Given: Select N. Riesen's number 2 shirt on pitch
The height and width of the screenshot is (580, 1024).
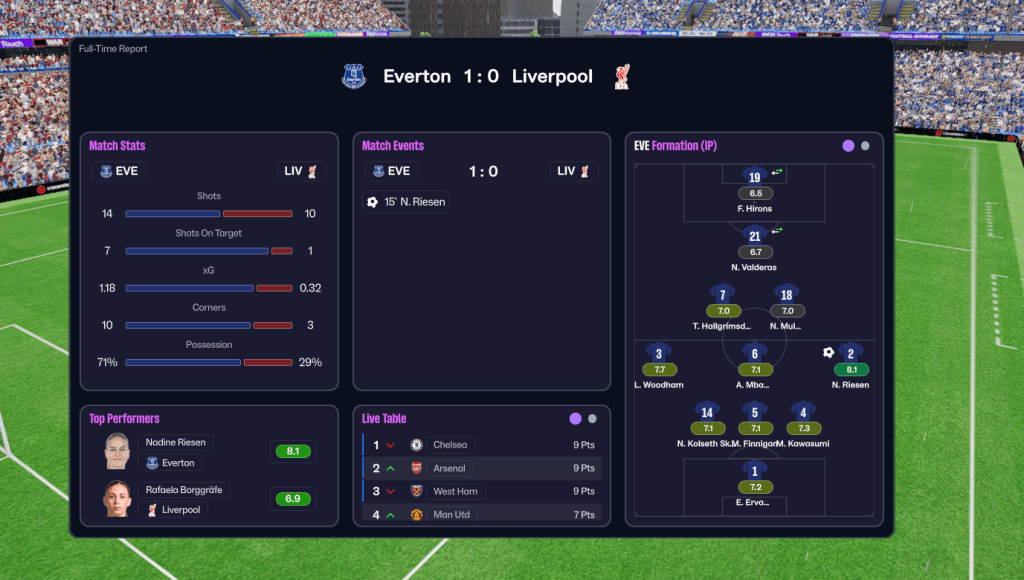Looking at the screenshot, I should coord(851,353).
